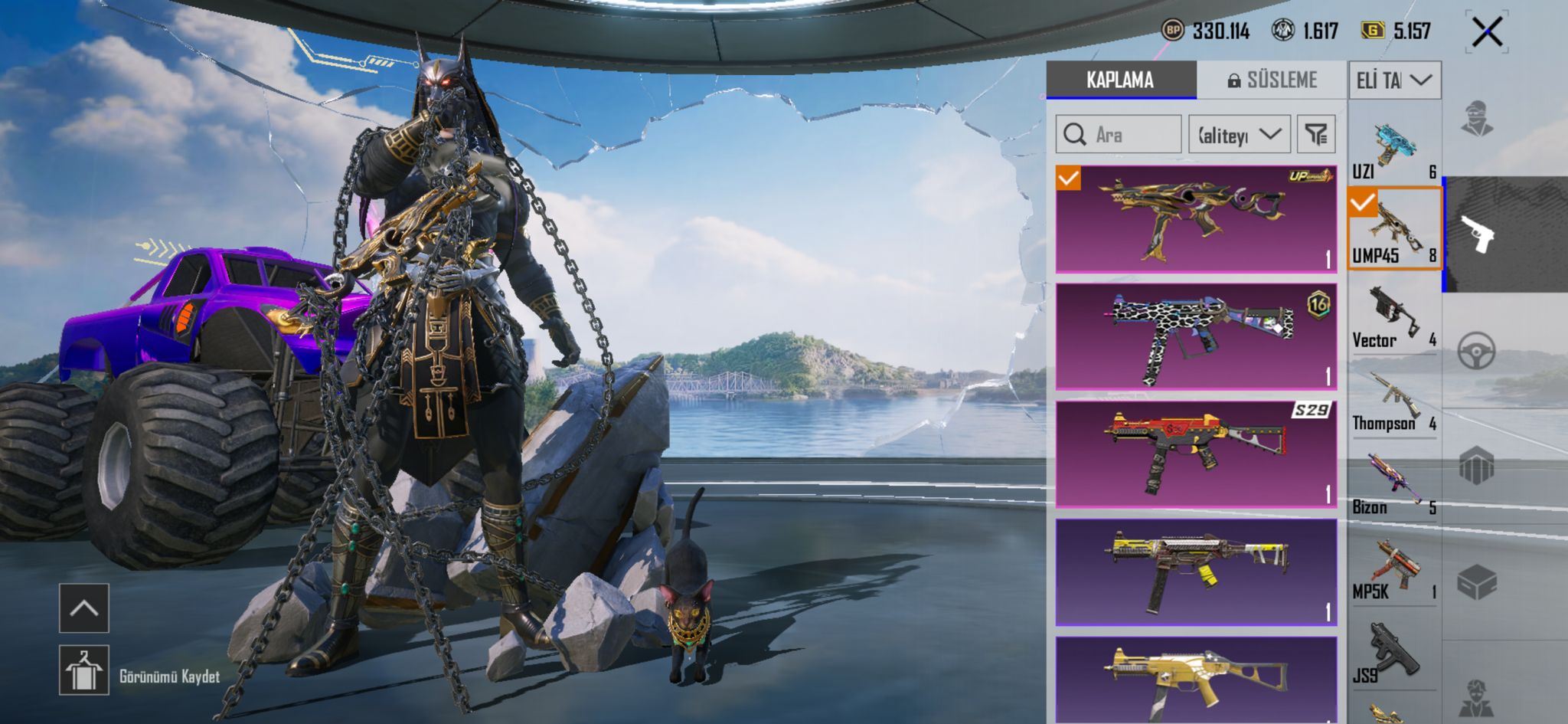
Task: Select the Bizon weapon category
Action: click(1393, 485)
